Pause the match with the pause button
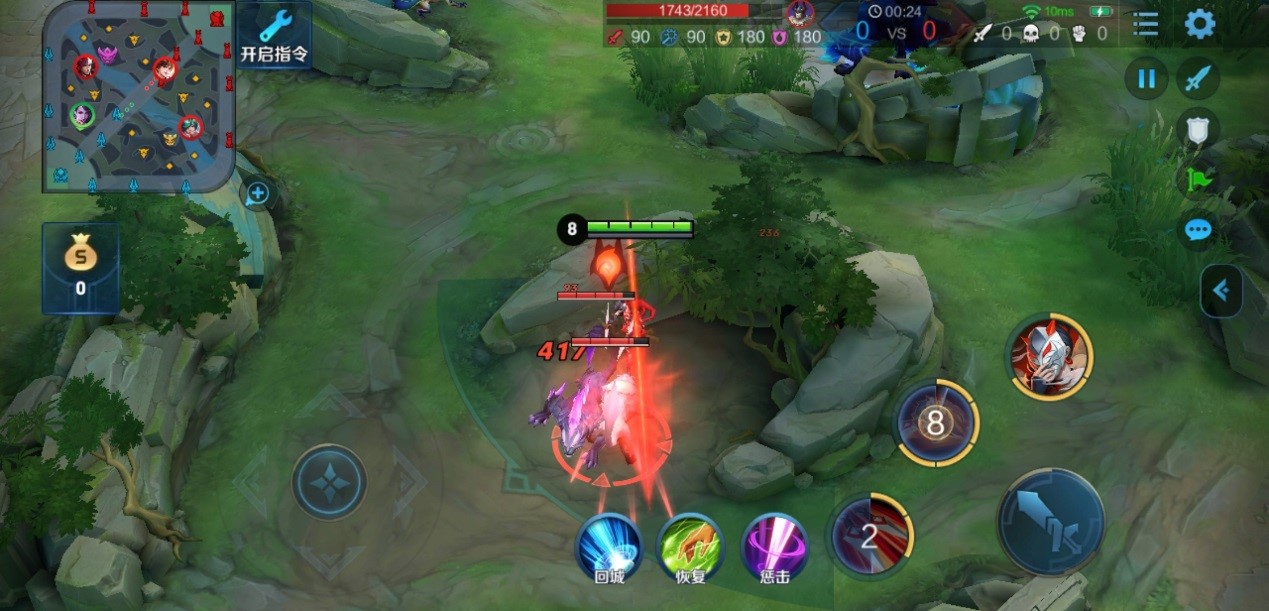The image size is (1269, 611). coord(1146,78)
